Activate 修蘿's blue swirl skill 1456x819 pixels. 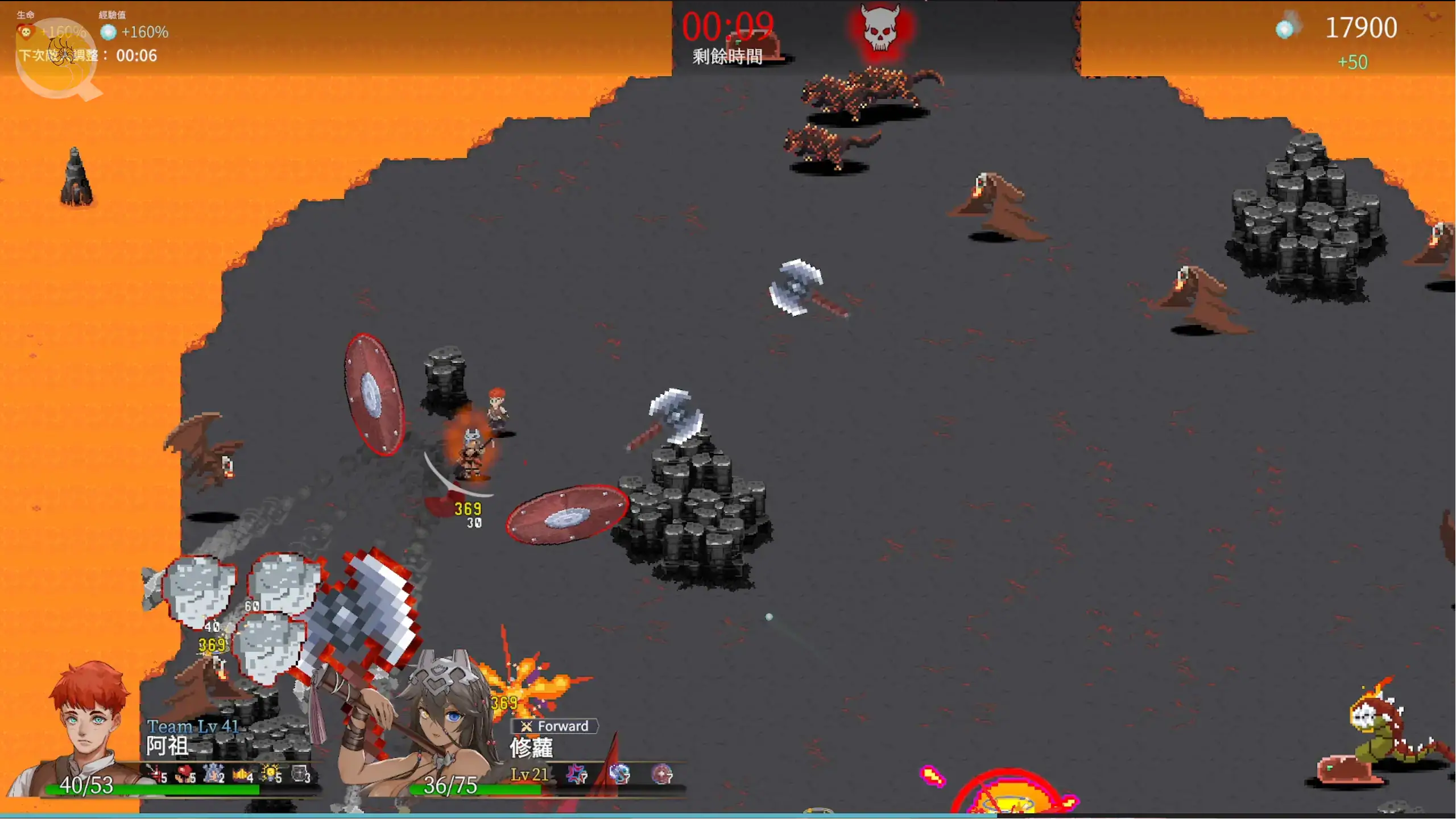(619, 774)
